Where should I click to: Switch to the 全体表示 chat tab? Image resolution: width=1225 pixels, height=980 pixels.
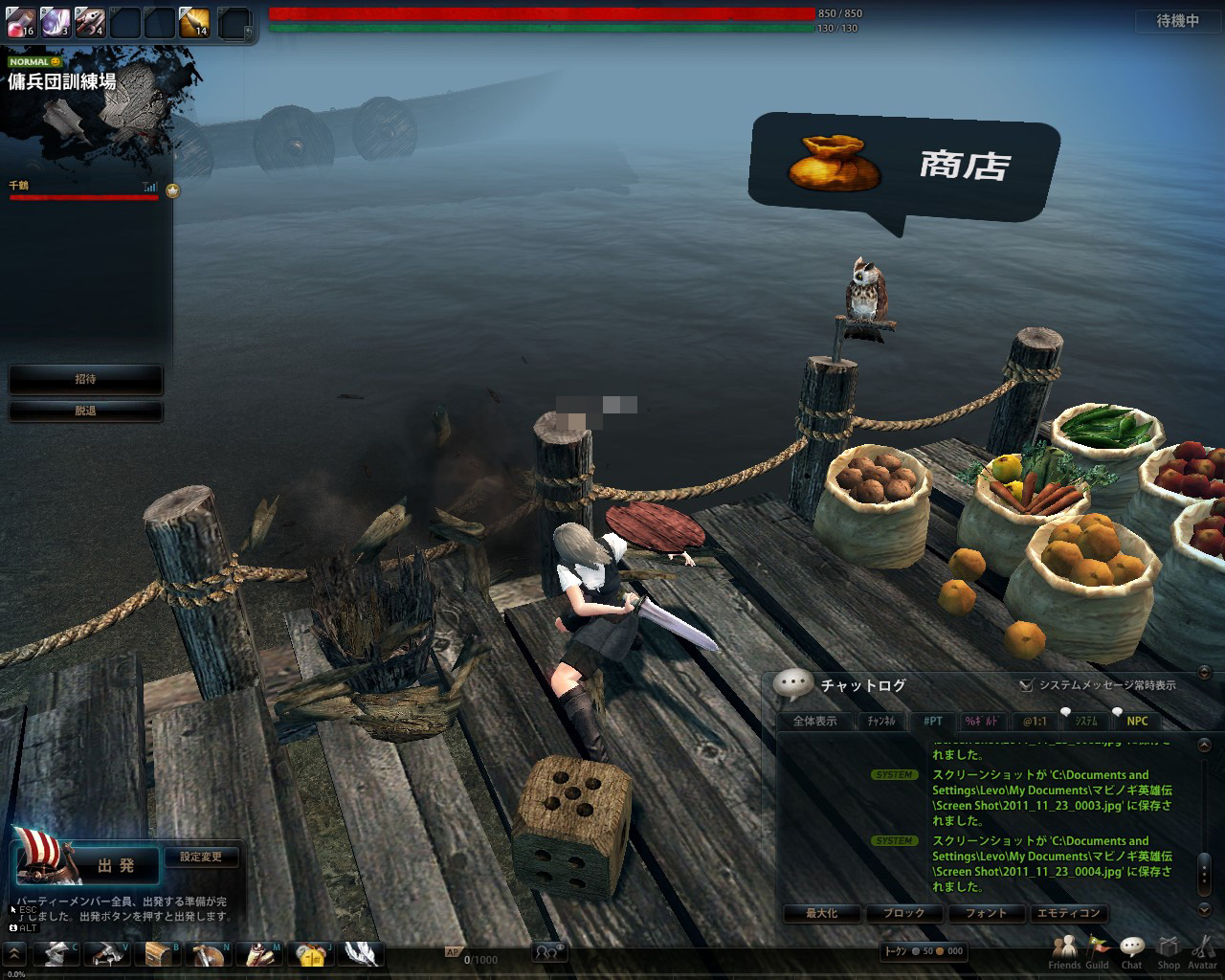point(814,722)
